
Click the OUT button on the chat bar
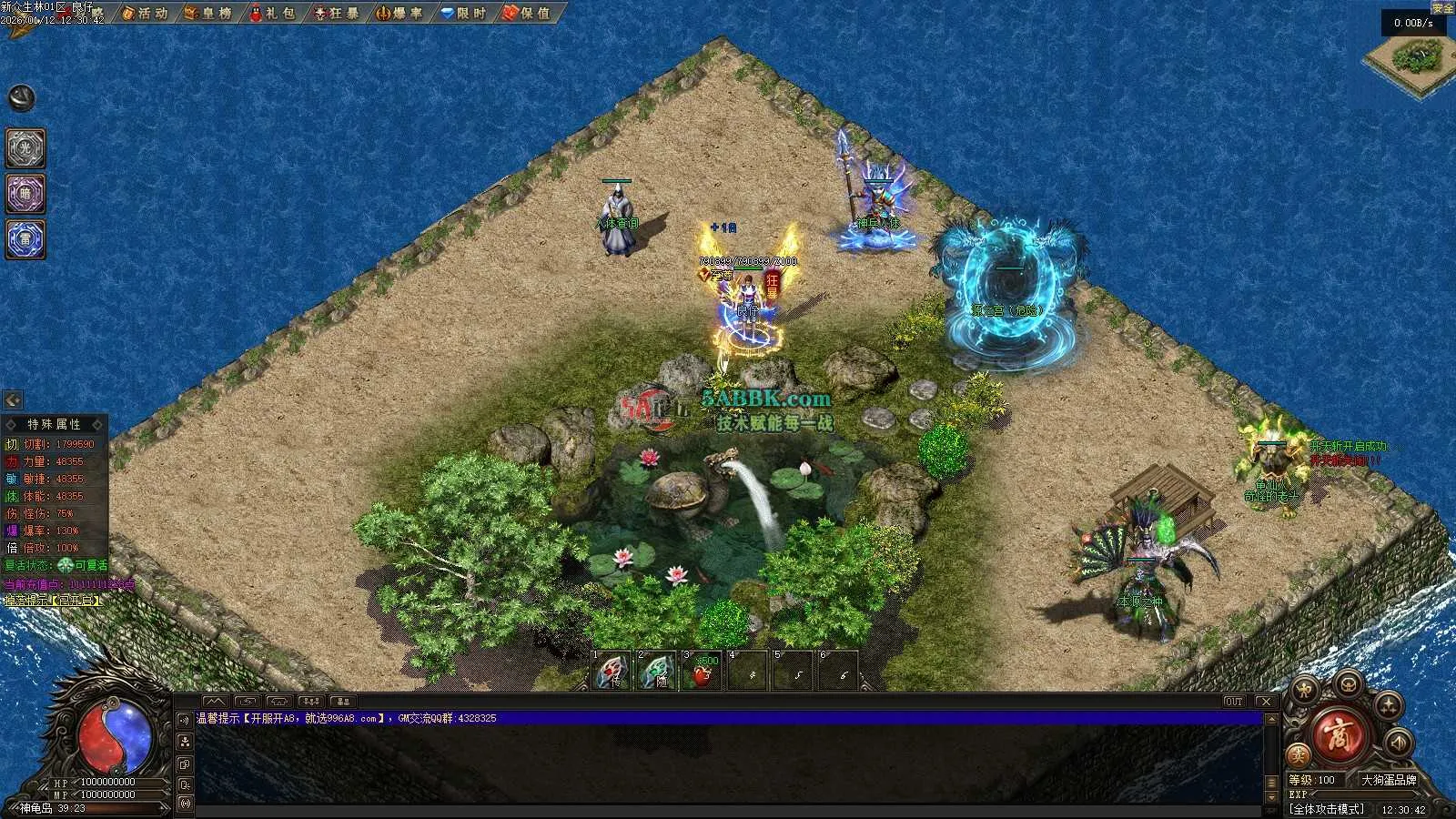coord(1233,702)
